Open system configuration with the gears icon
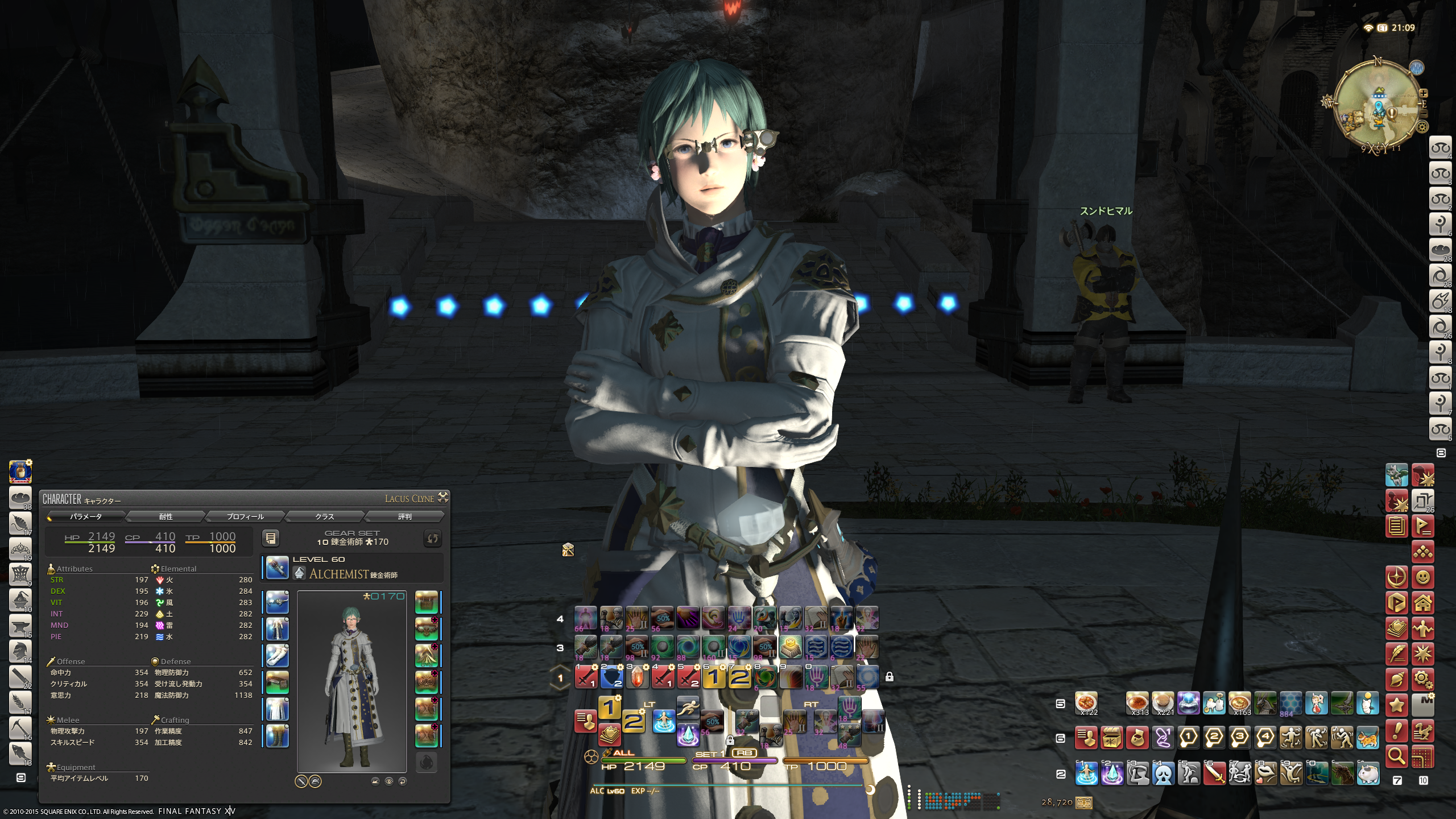Viewport: 1456px width, 819px height. tap(1422, 679)
